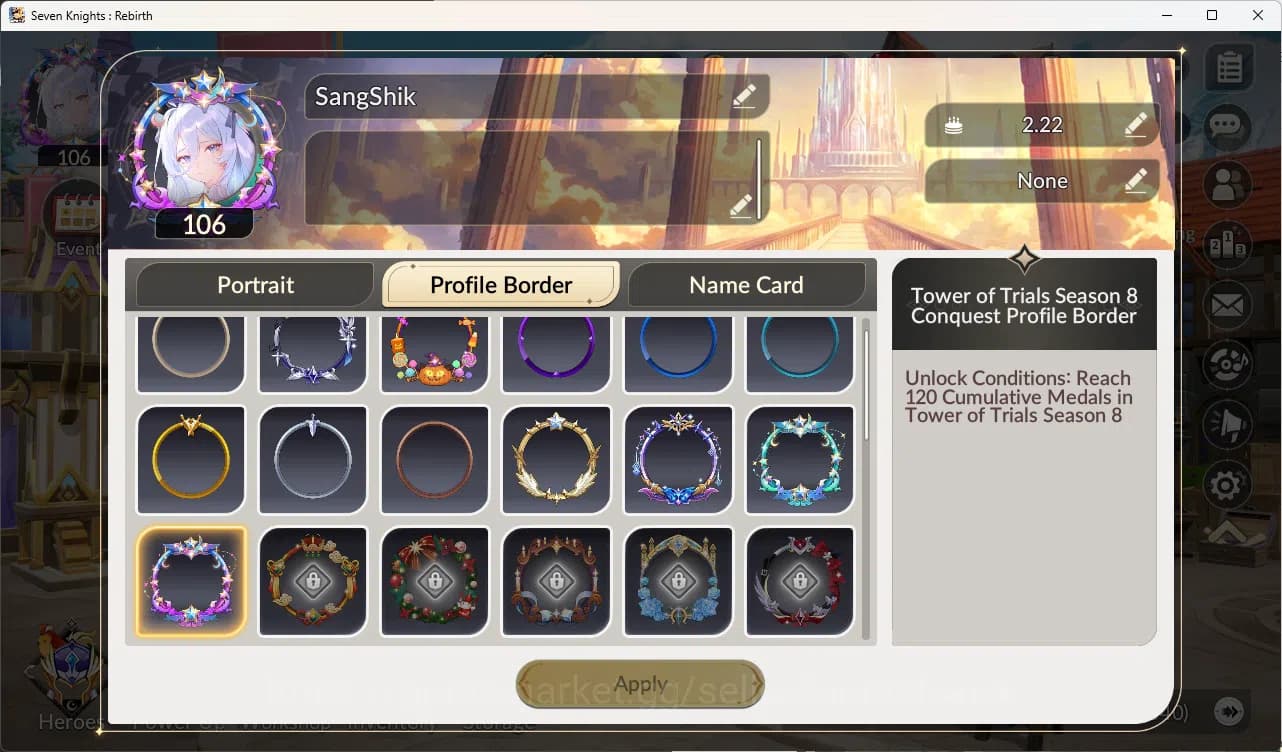The width and height of the screenshot is (1282, 752).
Task: Open the Profile Border tab
Action: coord(500,284)
